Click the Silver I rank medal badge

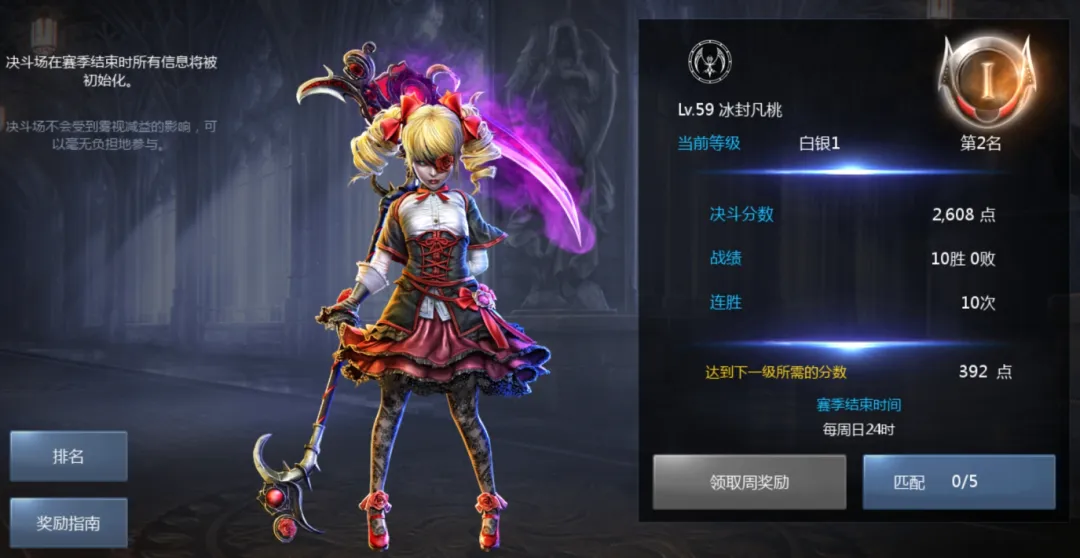(x=985, y=80)
